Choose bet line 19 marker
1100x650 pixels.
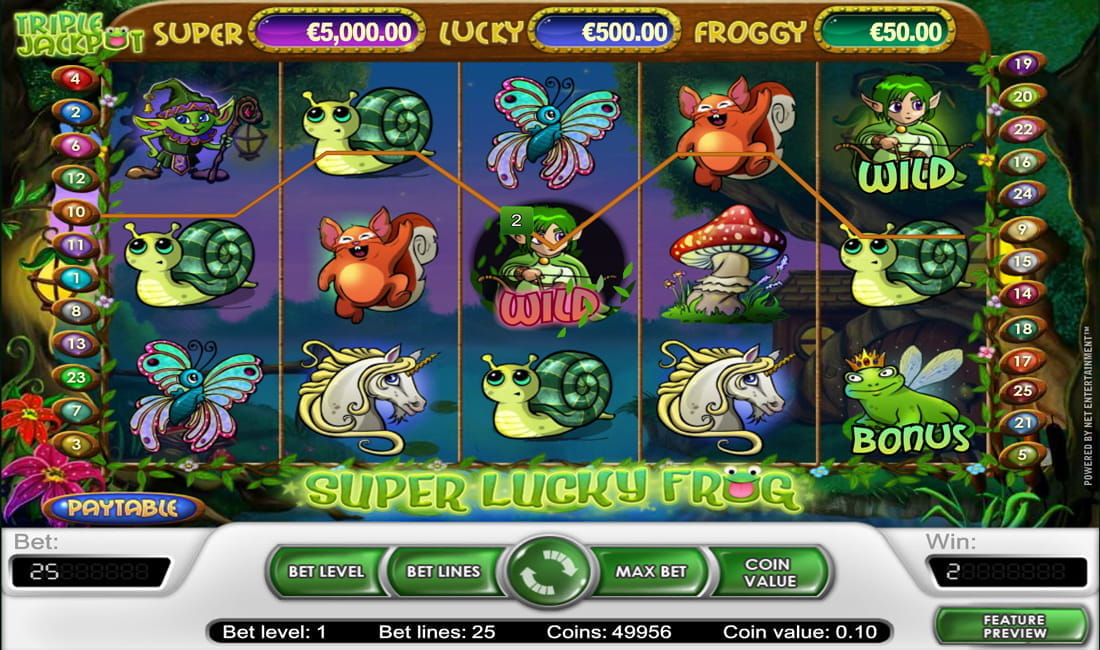tap(1022, 64)
